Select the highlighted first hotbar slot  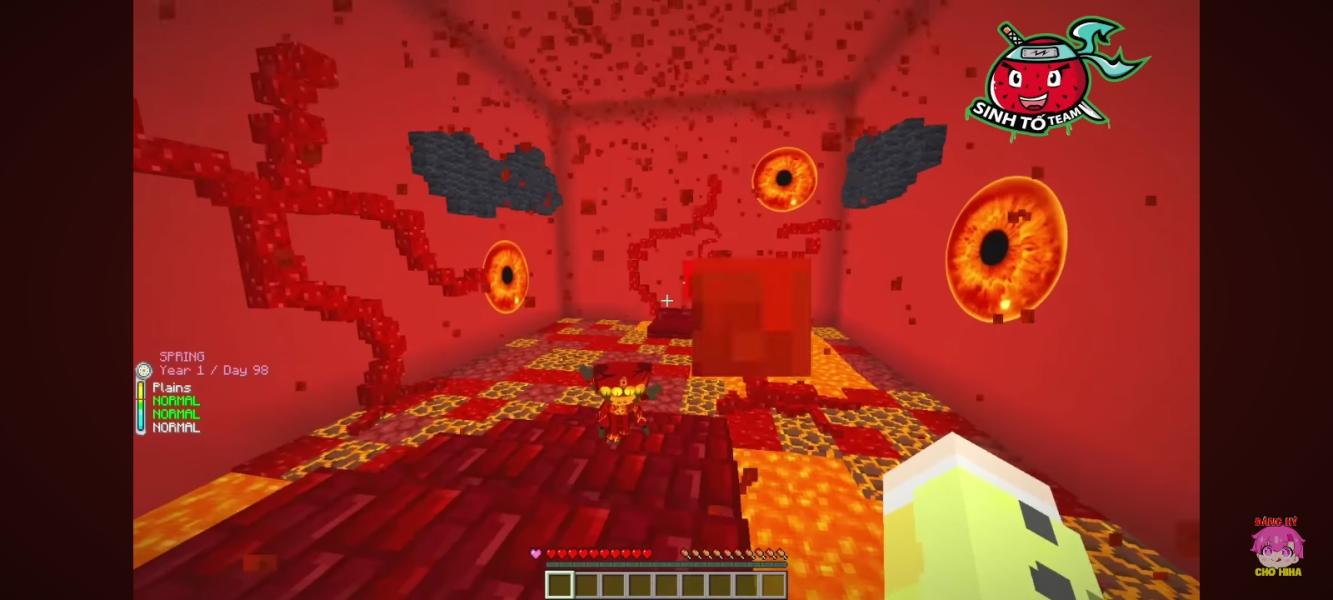tap(559, 584)
